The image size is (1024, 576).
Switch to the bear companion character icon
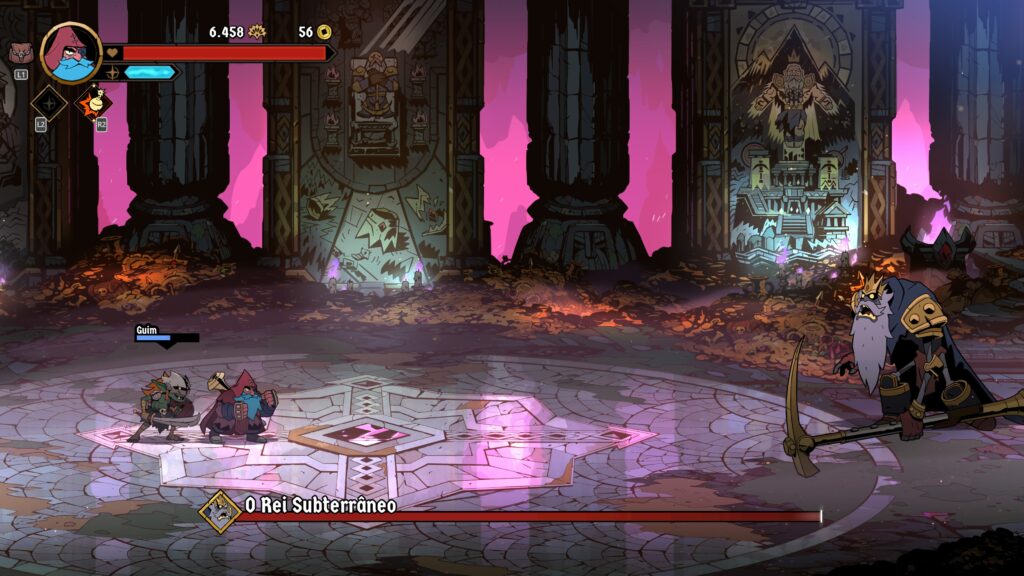[20, 54]
